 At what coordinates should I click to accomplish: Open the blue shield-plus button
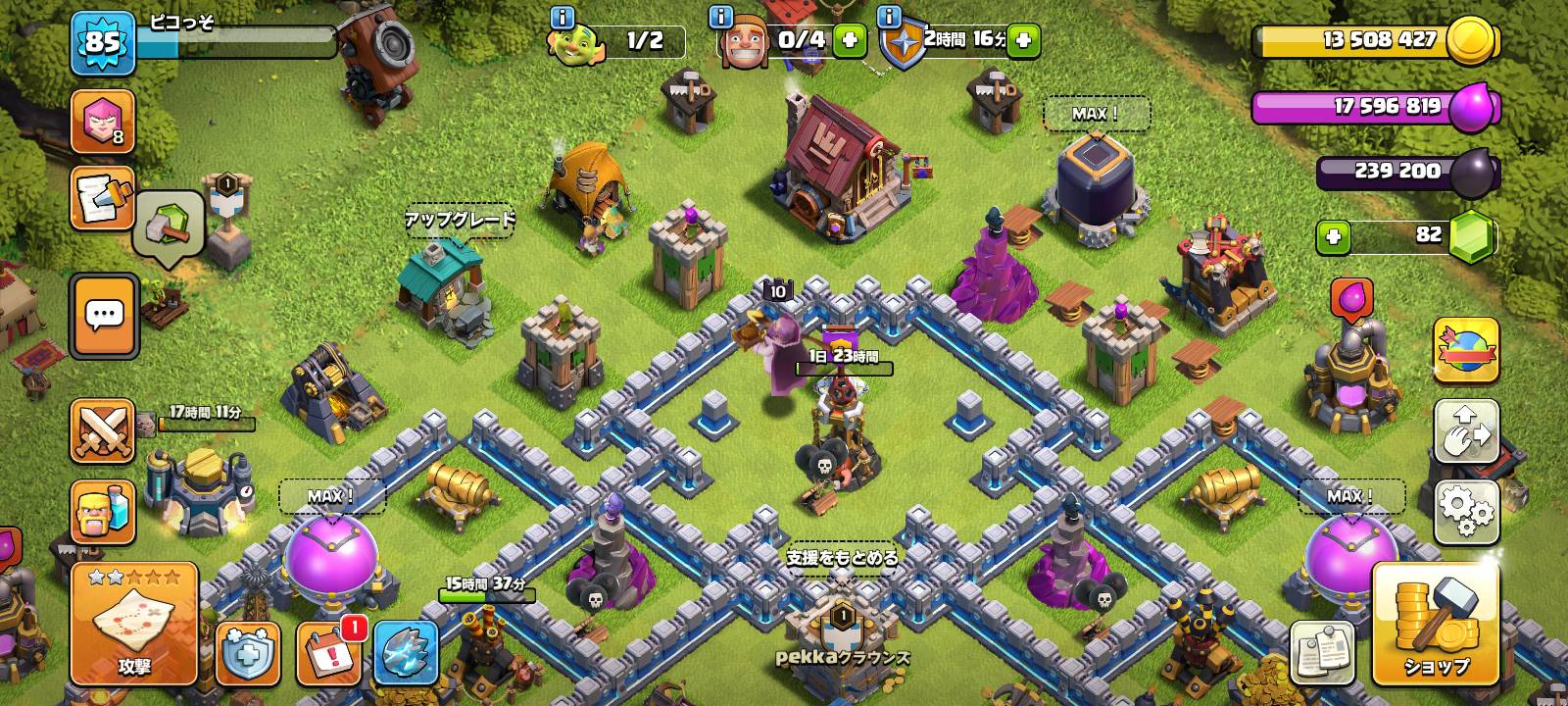point(247,652)
